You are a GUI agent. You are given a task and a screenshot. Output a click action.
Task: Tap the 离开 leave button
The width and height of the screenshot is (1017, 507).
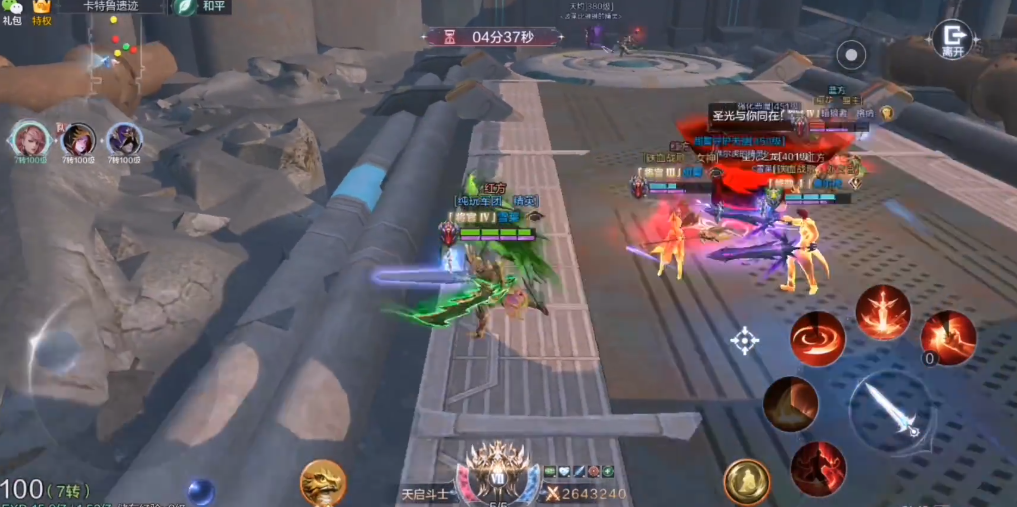(x=952, y=40)
